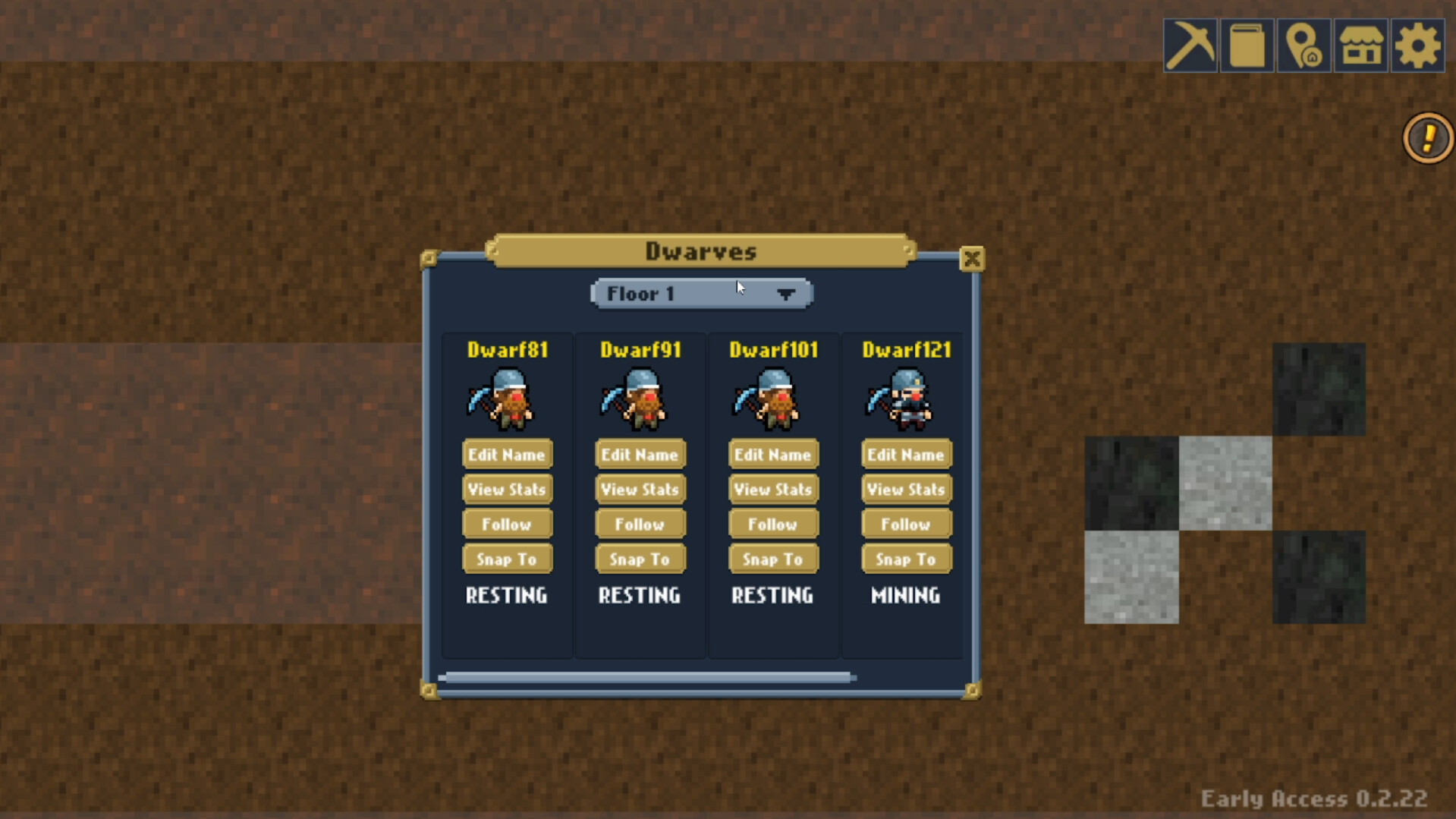The height and width of the screenshot is (819, 1456).
Task: Snap To resting Dwarf81
Action: point(507,559)
